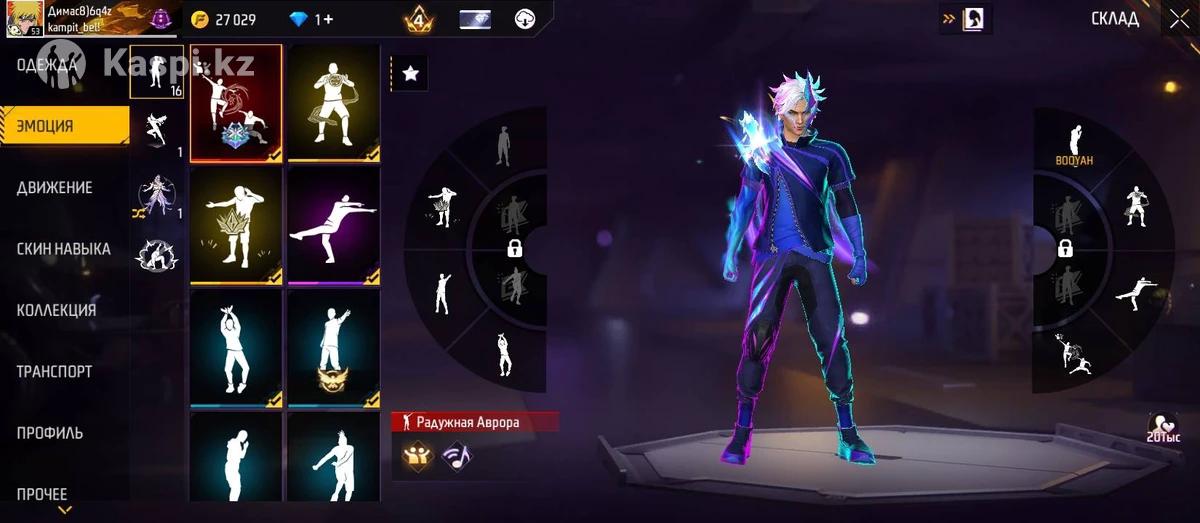Viewport: 1200px width, 523px height.
Task: Close the Склад screen with X
Action: [x=1176, y=19]
